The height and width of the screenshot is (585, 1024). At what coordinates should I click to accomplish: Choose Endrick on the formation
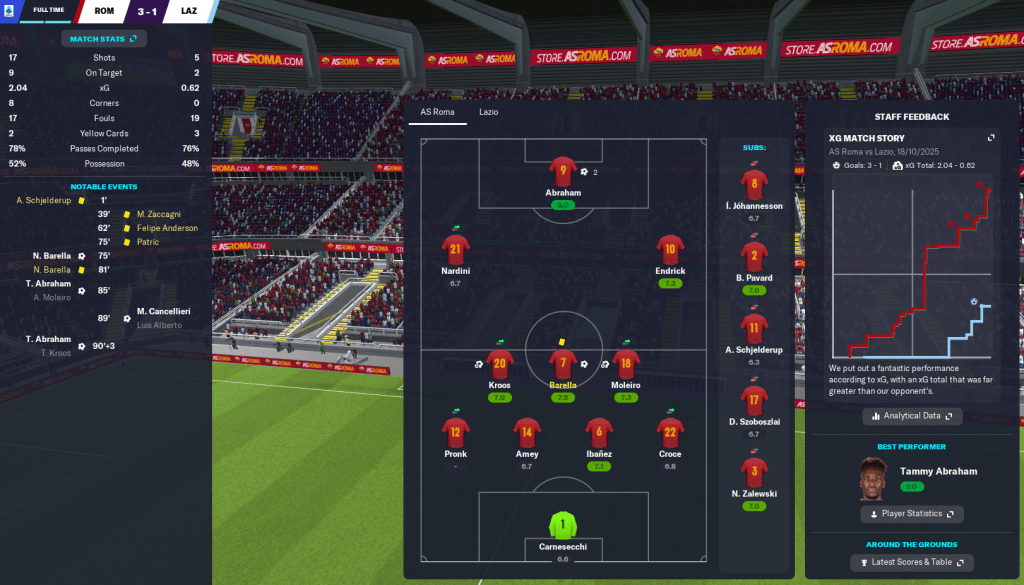(x=670, y=250)
